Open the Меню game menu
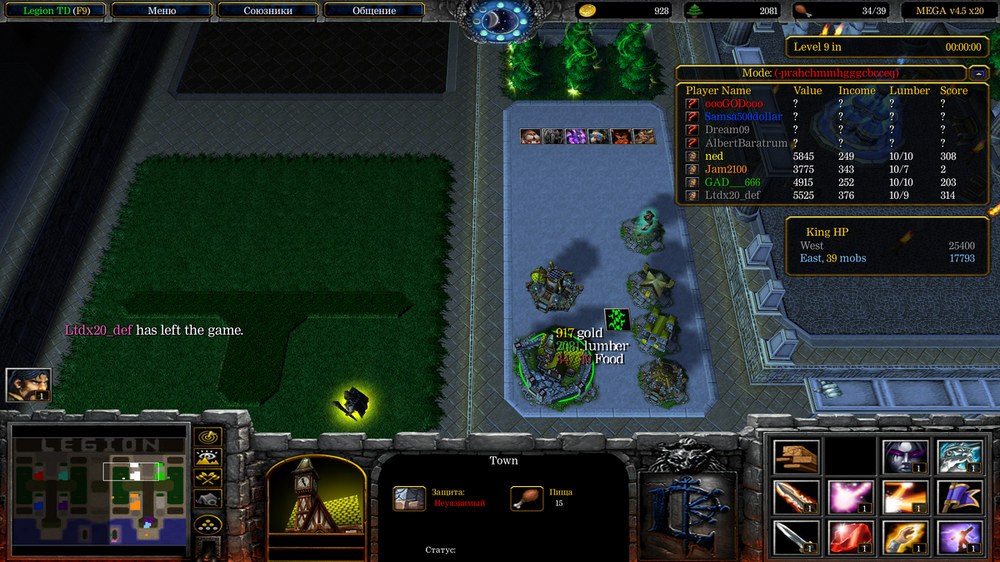1000x562 pixels. click(x=161, y=10)
